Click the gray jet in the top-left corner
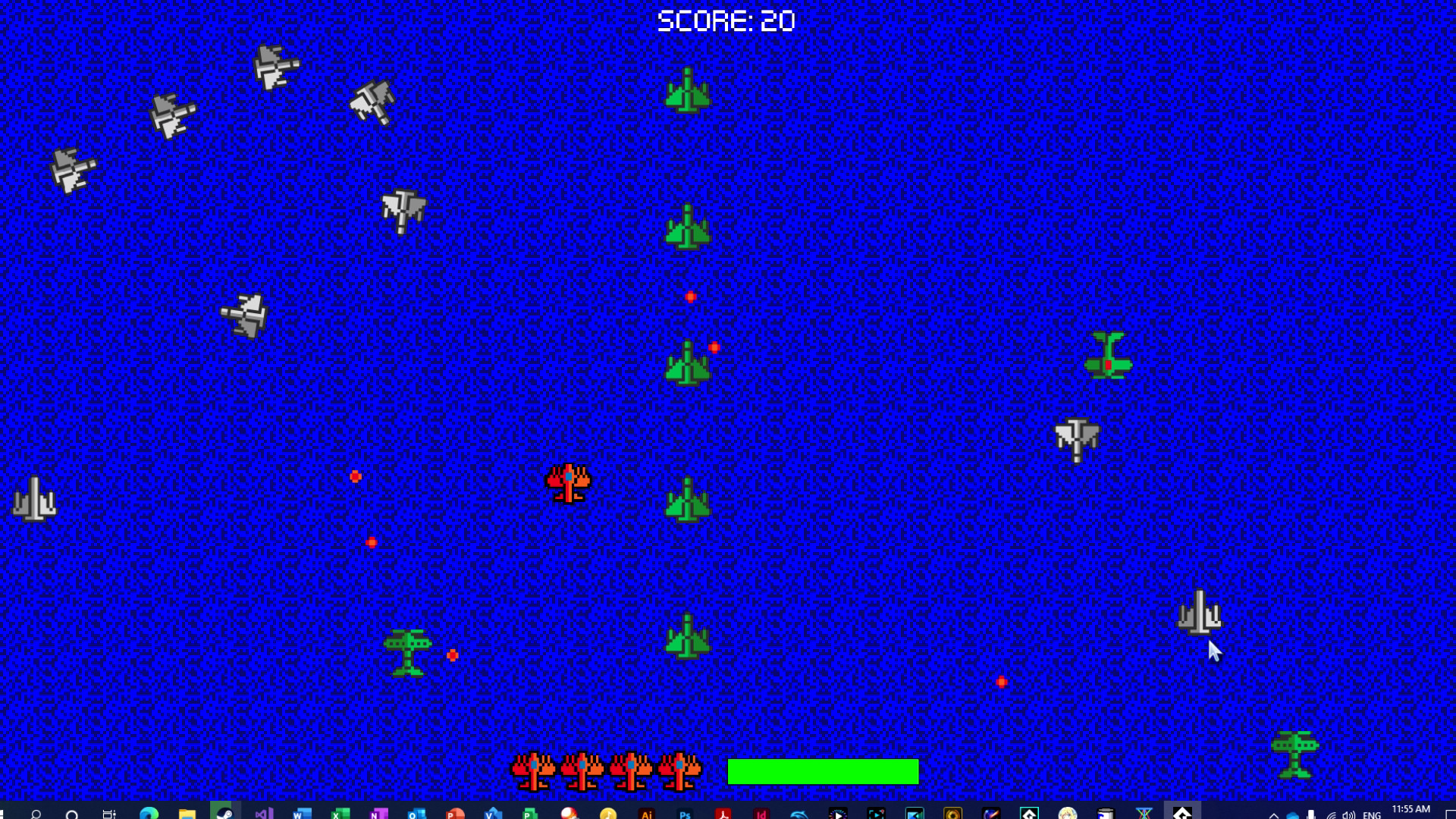Screen dimensions: 1456x819 pyautogui.click(x=71, y=168)
